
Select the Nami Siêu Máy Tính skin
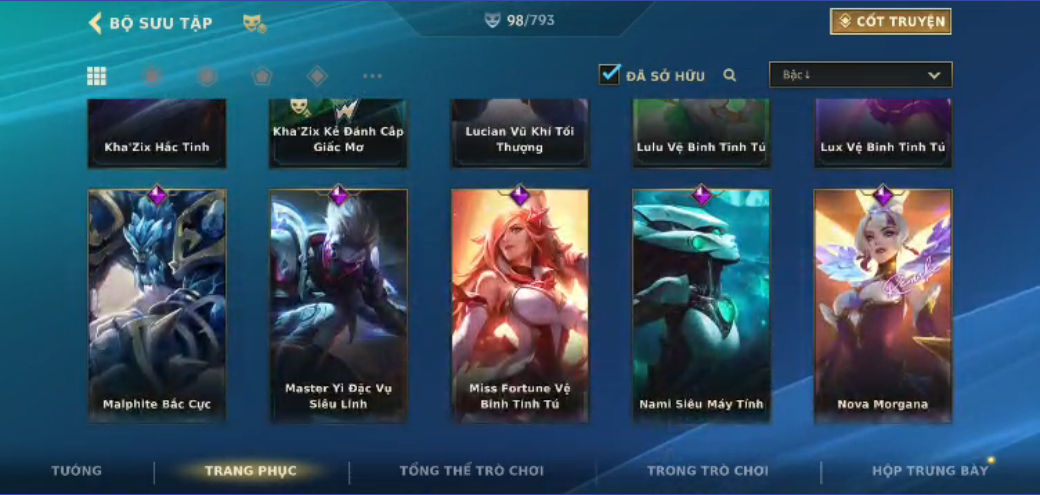point(701,305)
